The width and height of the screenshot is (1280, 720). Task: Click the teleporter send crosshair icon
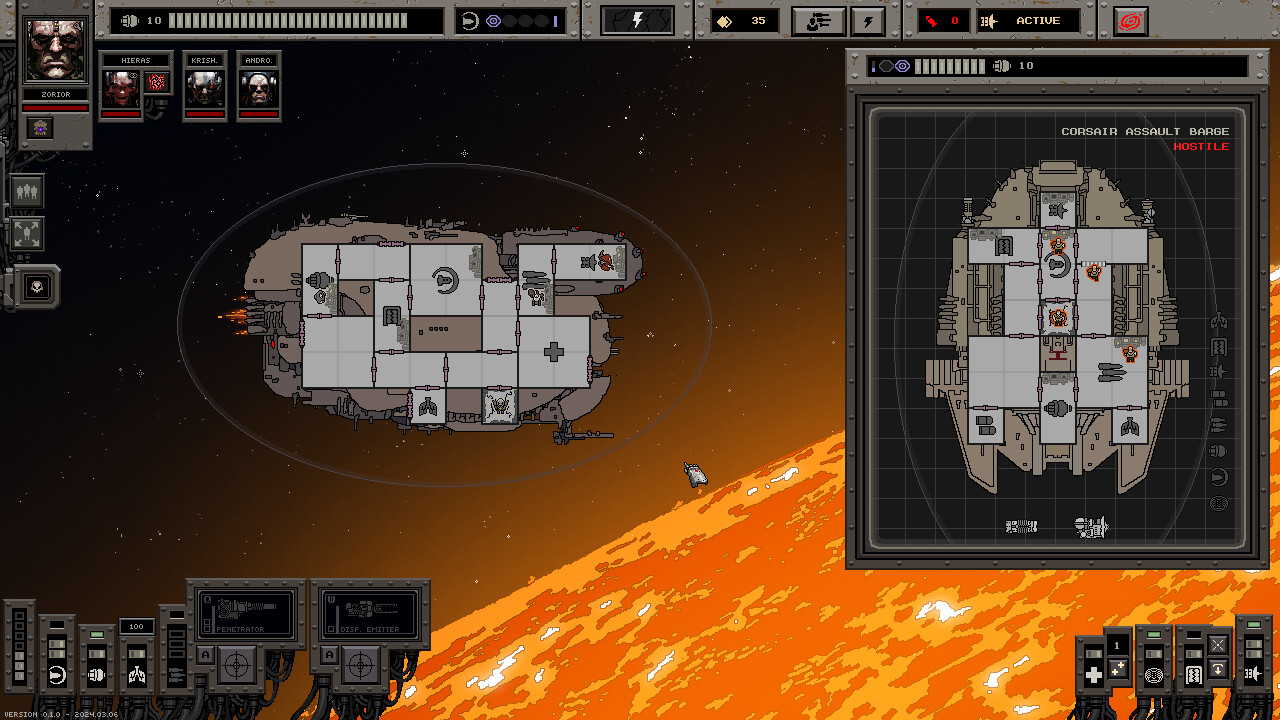point(1218,645)
